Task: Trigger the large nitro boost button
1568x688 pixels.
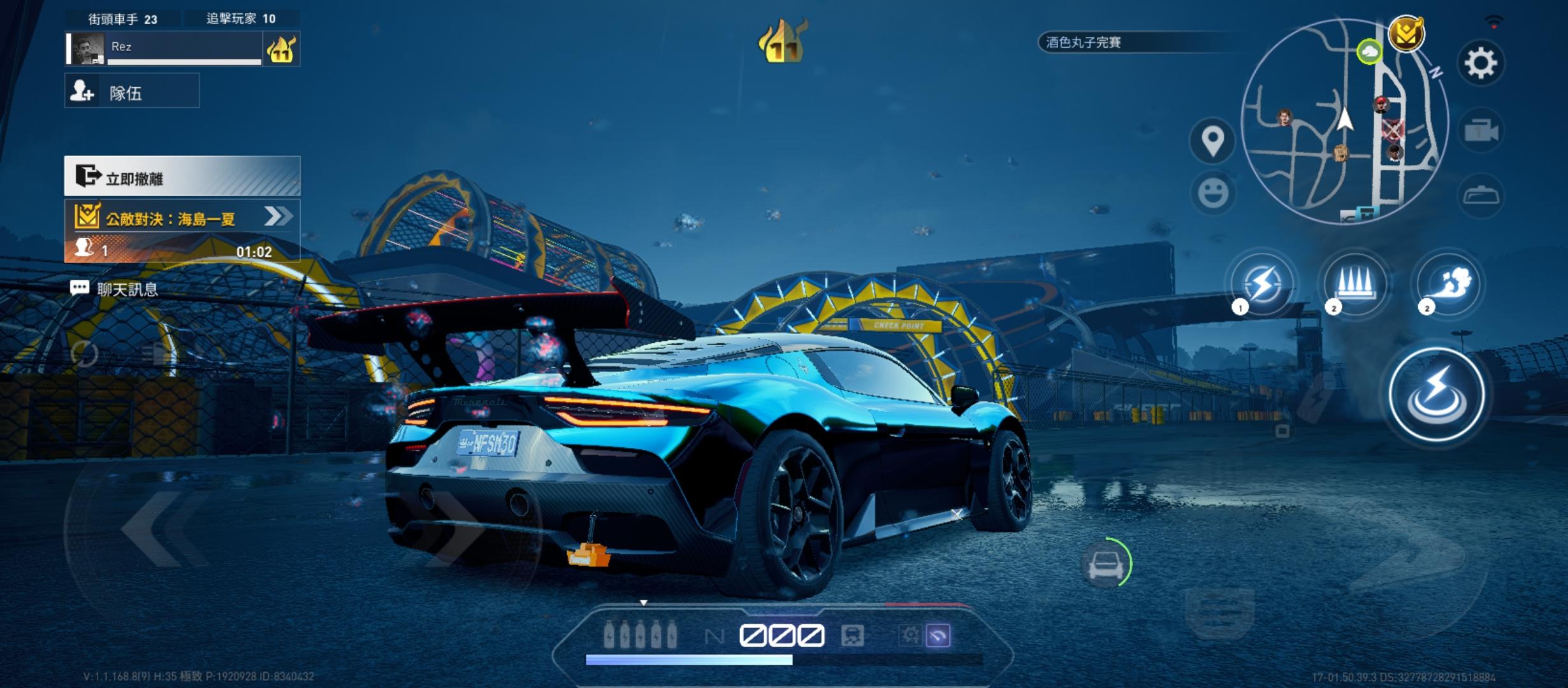Action: point(1437,394)
